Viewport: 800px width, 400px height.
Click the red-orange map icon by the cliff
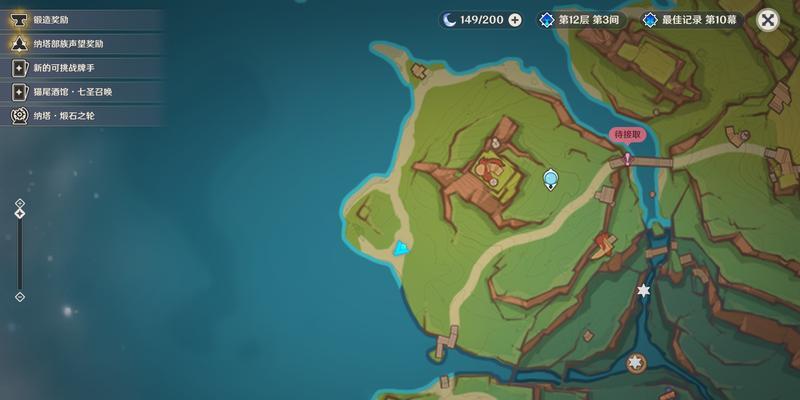(603, 243)
